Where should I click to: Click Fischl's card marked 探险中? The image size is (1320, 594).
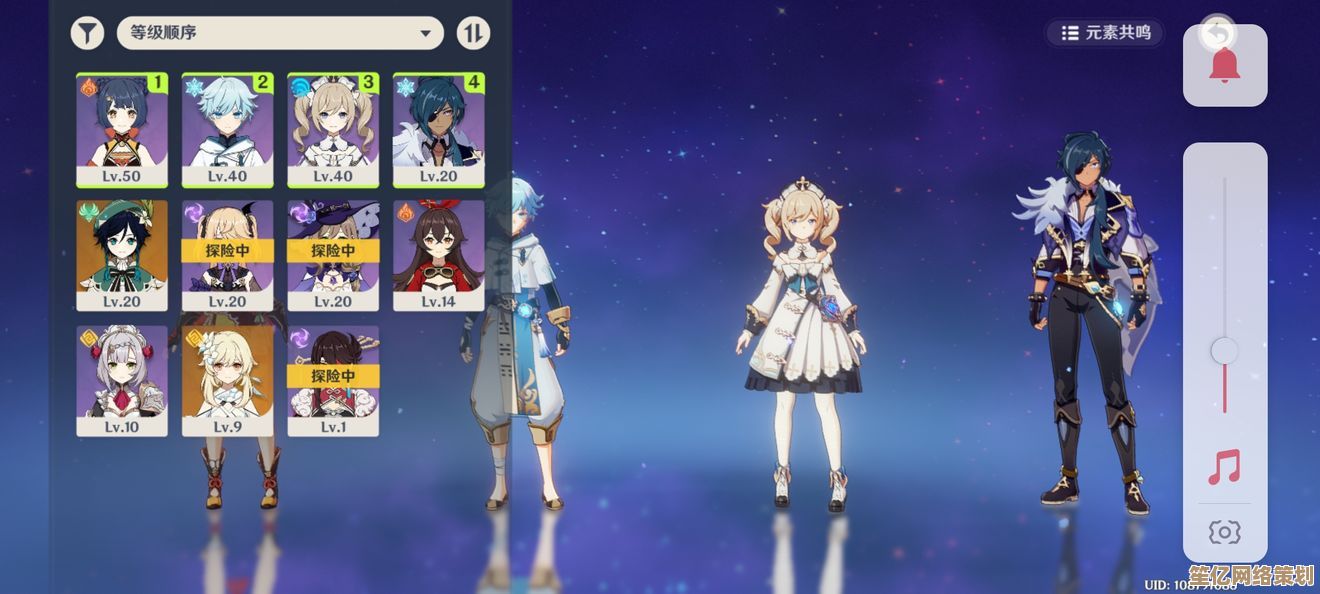pos(227,255)
